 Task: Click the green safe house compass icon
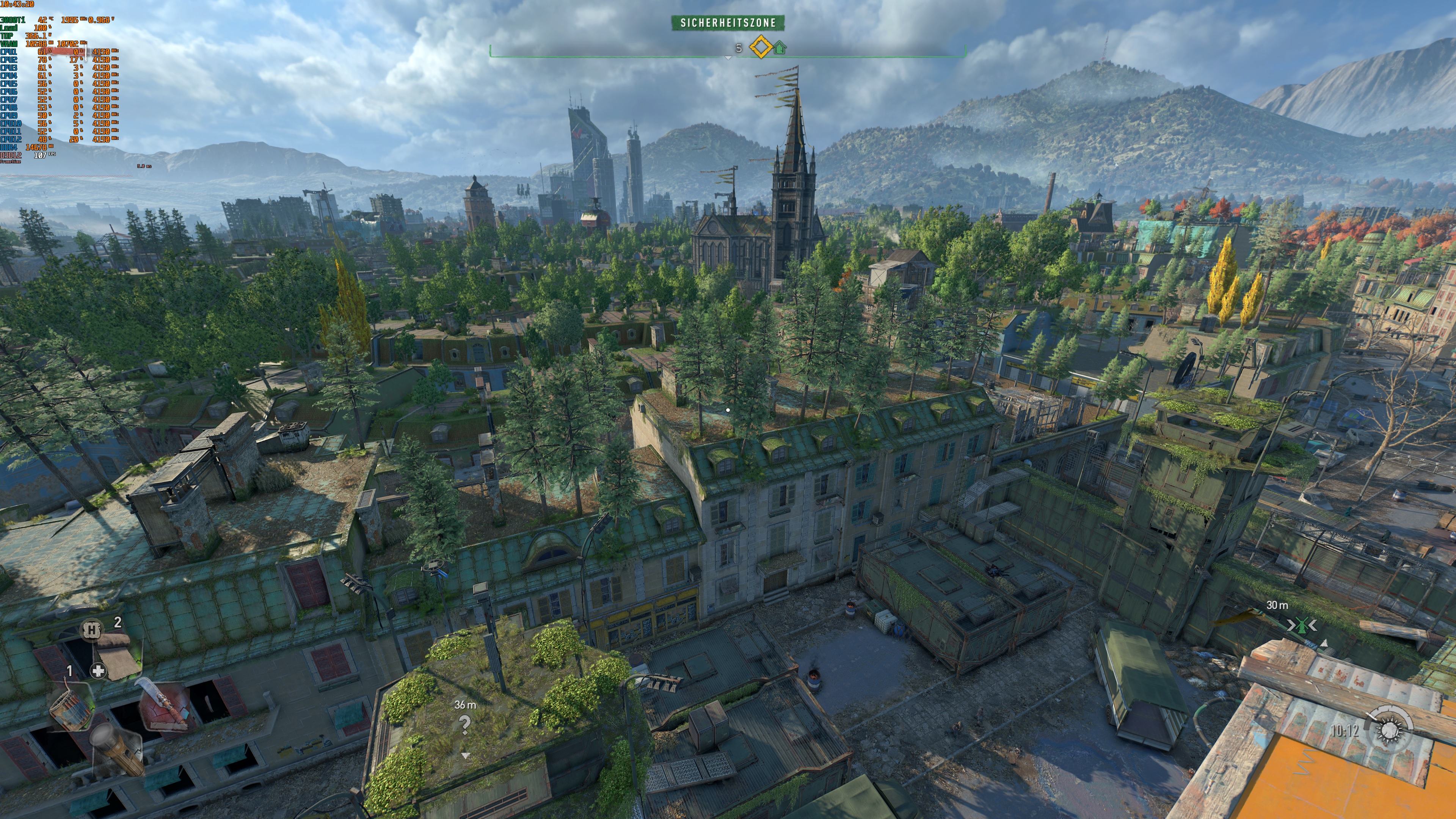[x=780, y=47]
